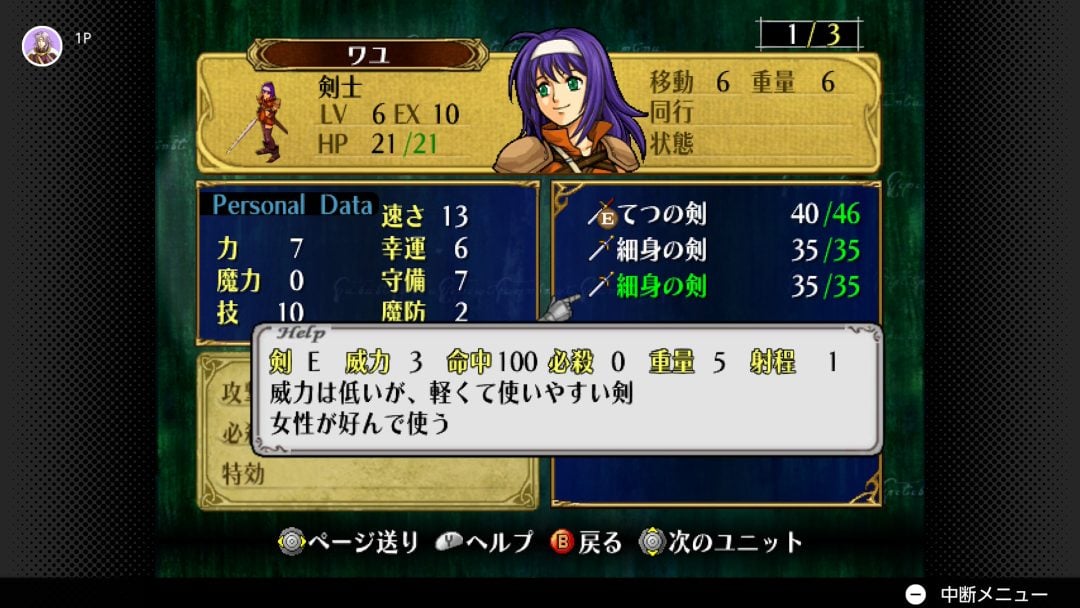Select the white-text 細身の剣 entry
1080x608 pixels.
coord(660,249)
